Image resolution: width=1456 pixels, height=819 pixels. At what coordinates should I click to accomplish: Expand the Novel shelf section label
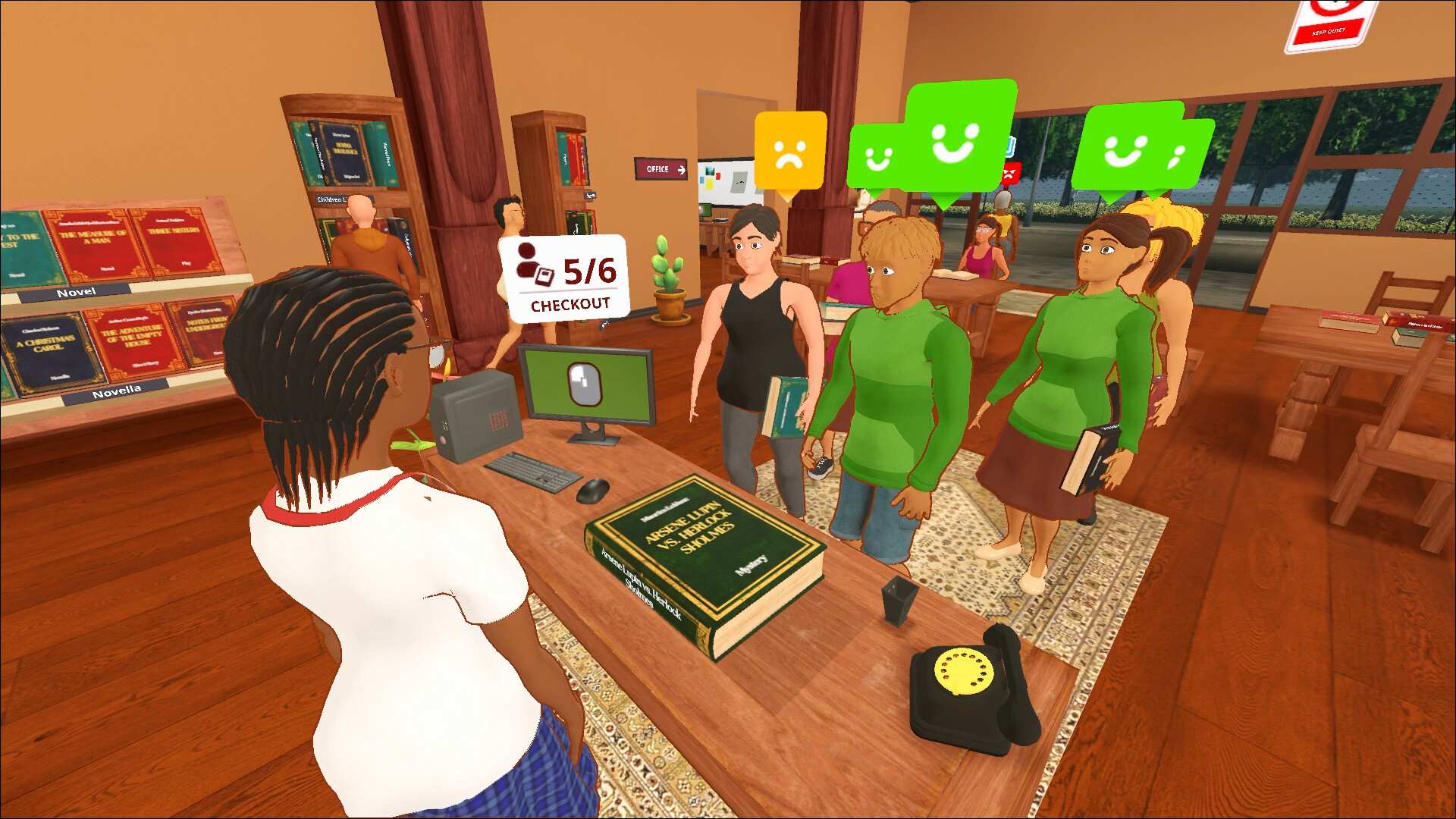tap(76, 291)
